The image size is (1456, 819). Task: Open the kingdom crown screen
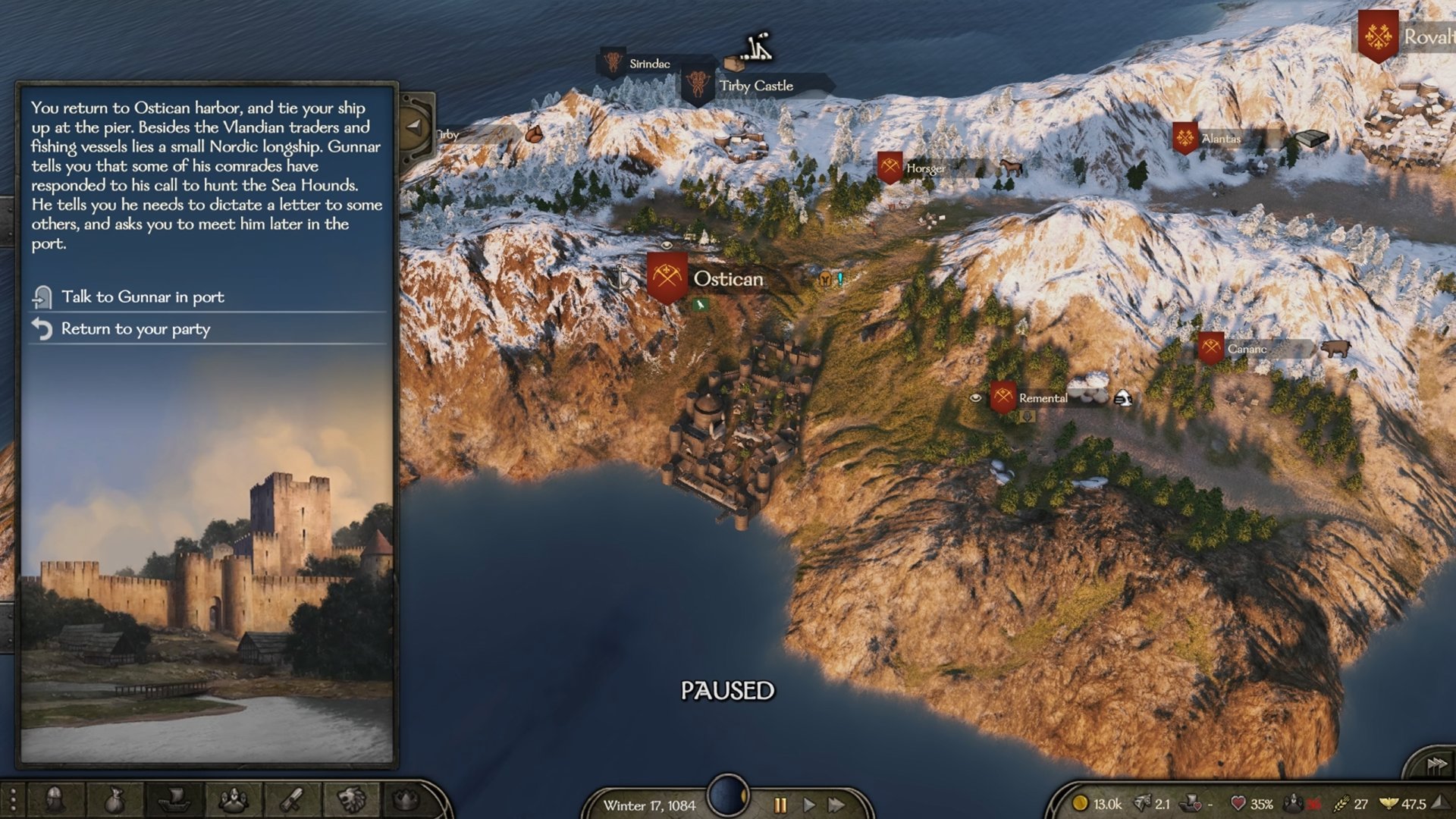pos(407,799)
